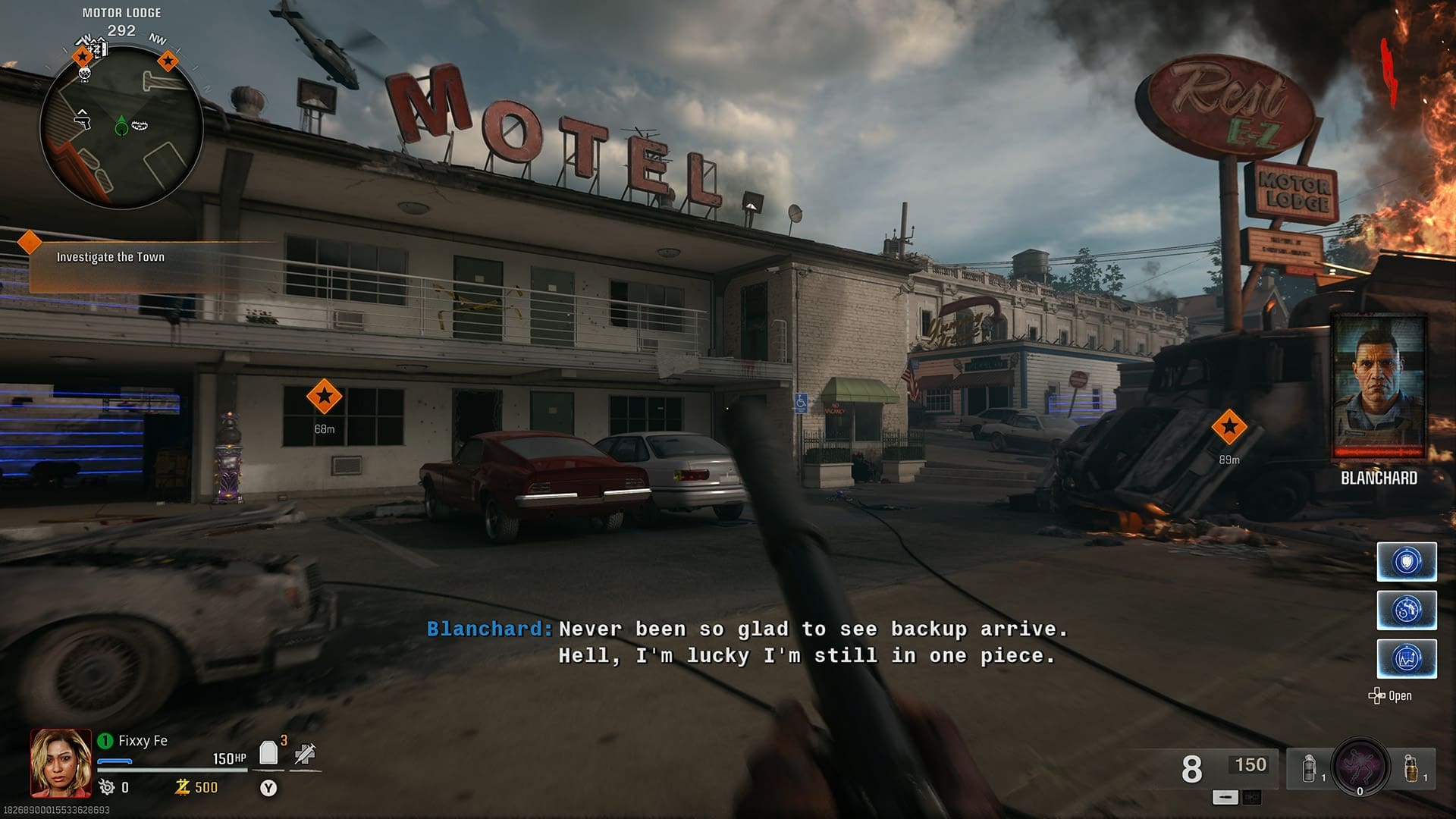Click Fixxy Fe's health bar
The width and height of the screenshot is (1456, 819).
point(172,769)
